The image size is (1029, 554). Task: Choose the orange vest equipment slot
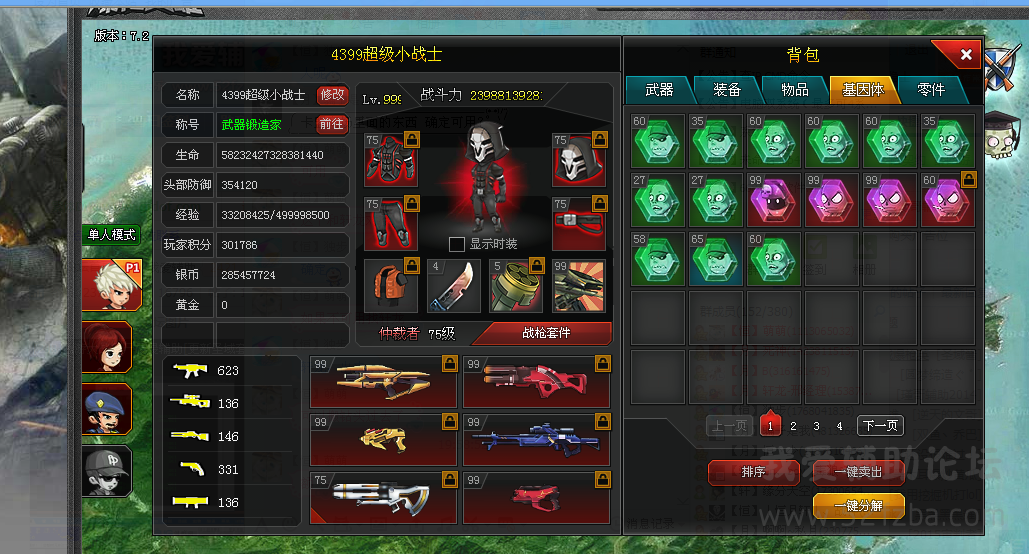pyautogui.click(x=391, y=285)
